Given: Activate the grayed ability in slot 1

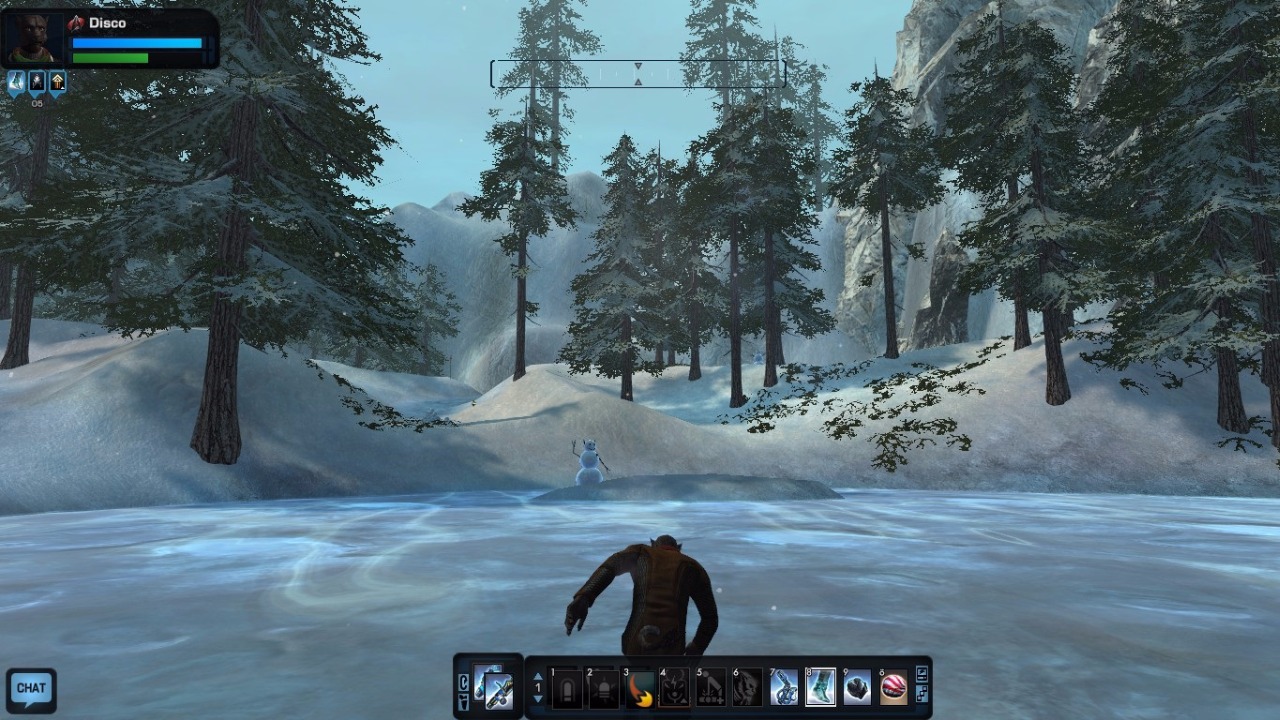Looking at the screenshot, I should [567, 688].
